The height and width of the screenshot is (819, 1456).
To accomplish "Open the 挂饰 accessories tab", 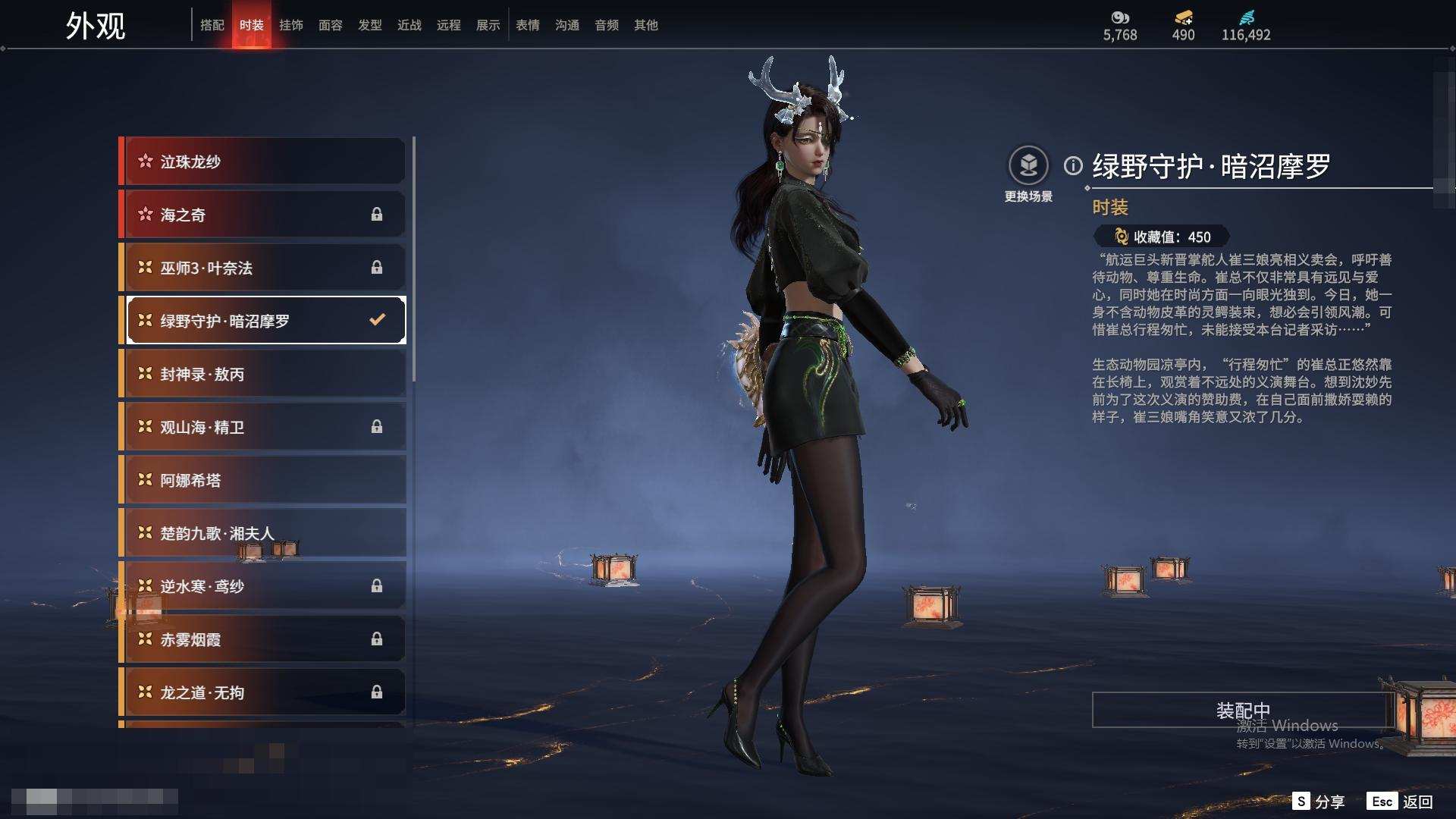I will (291, 25).
